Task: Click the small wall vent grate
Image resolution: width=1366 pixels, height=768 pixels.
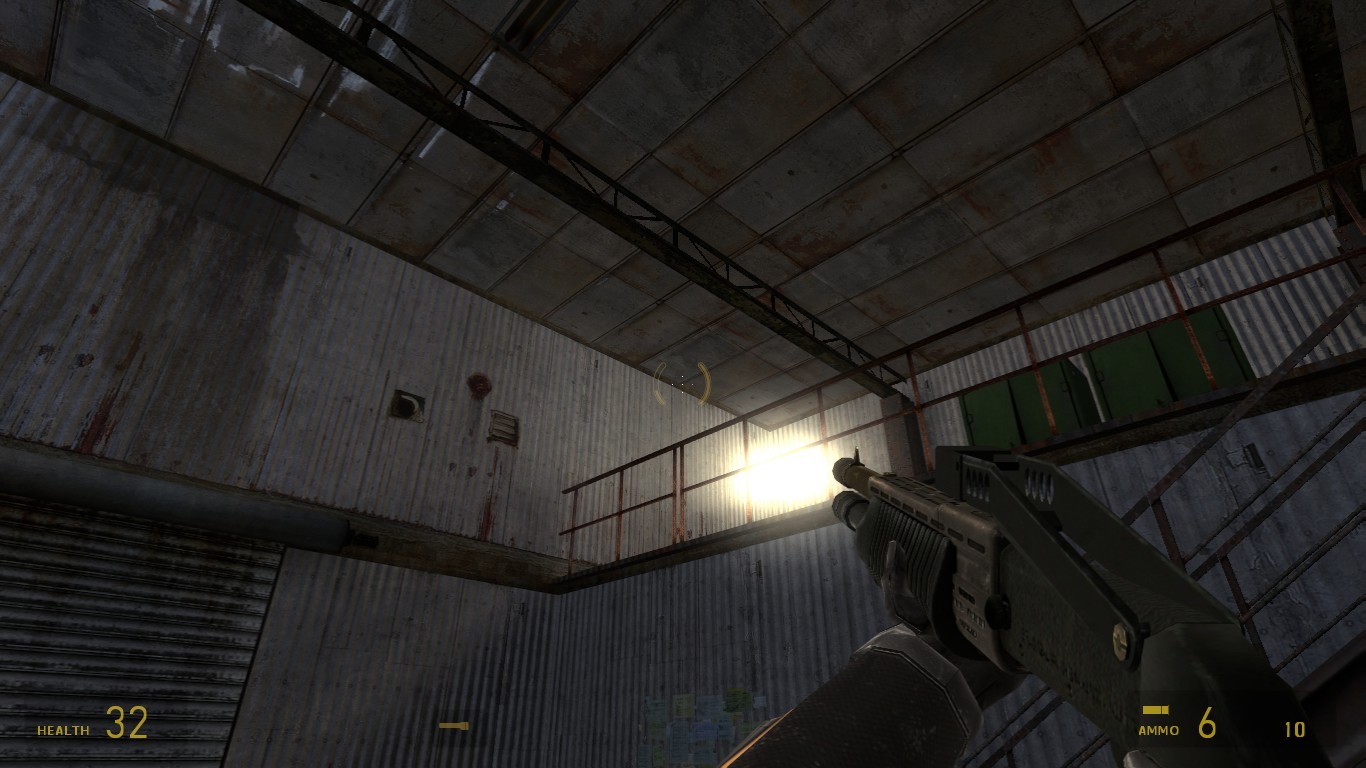Action: 408,403
